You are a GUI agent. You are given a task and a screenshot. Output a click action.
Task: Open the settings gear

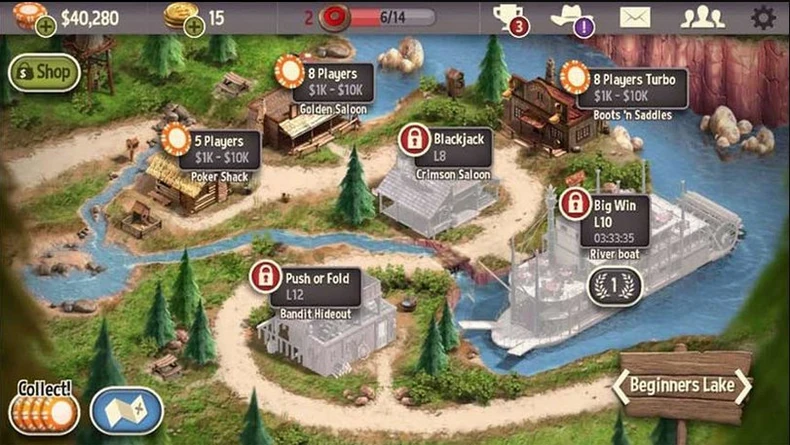pyautogui.click(x=763, y=17)
